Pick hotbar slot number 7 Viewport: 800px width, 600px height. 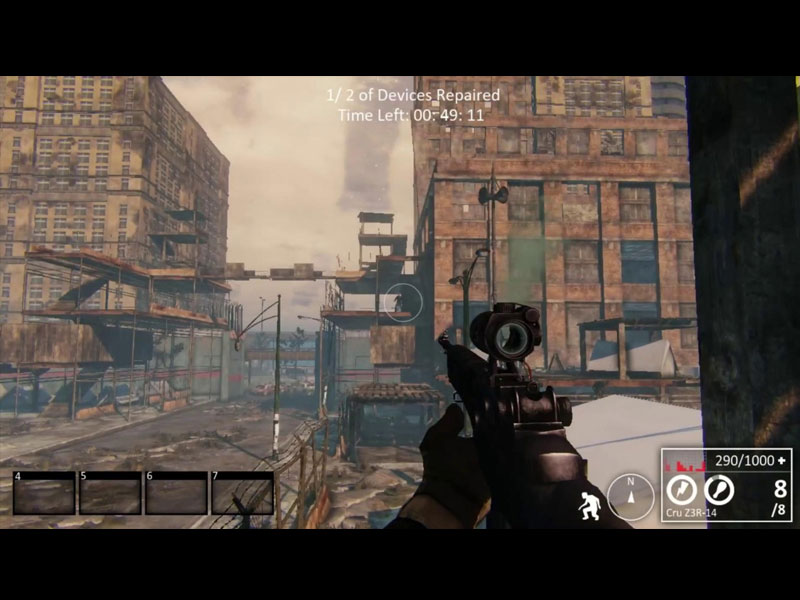242,493
